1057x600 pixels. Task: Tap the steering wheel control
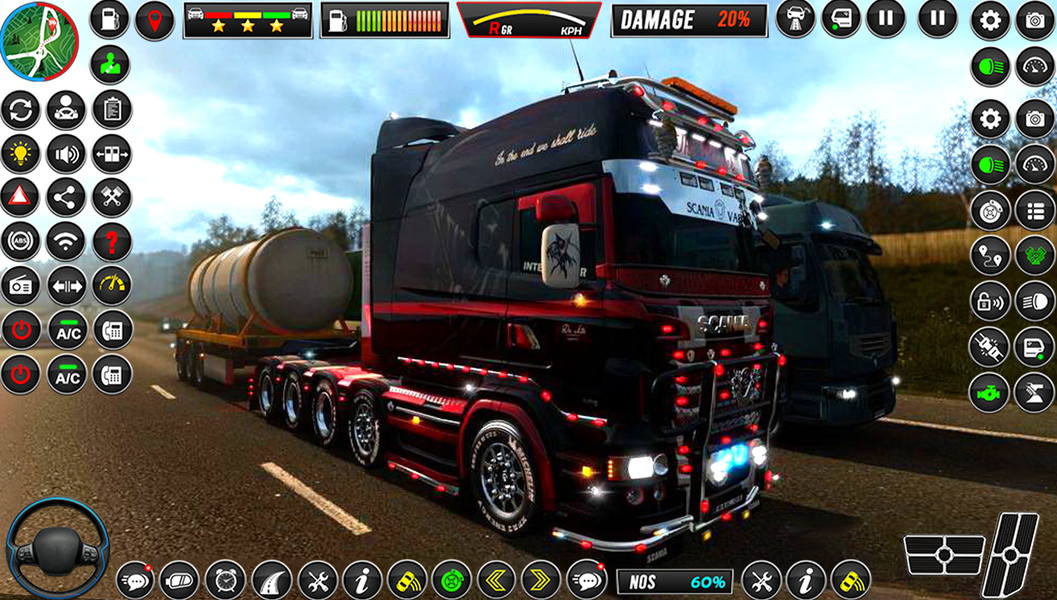click(55, 547)
